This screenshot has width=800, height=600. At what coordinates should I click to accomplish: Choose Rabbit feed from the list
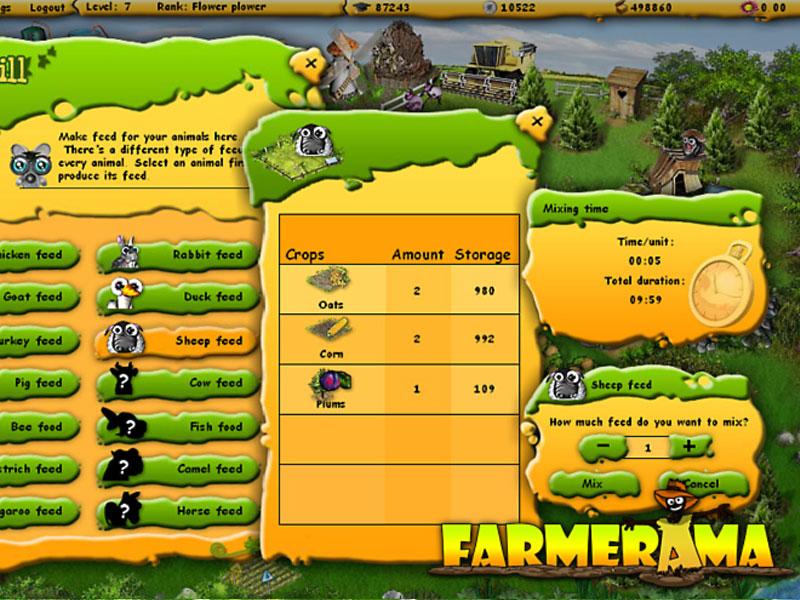point(178,255)
